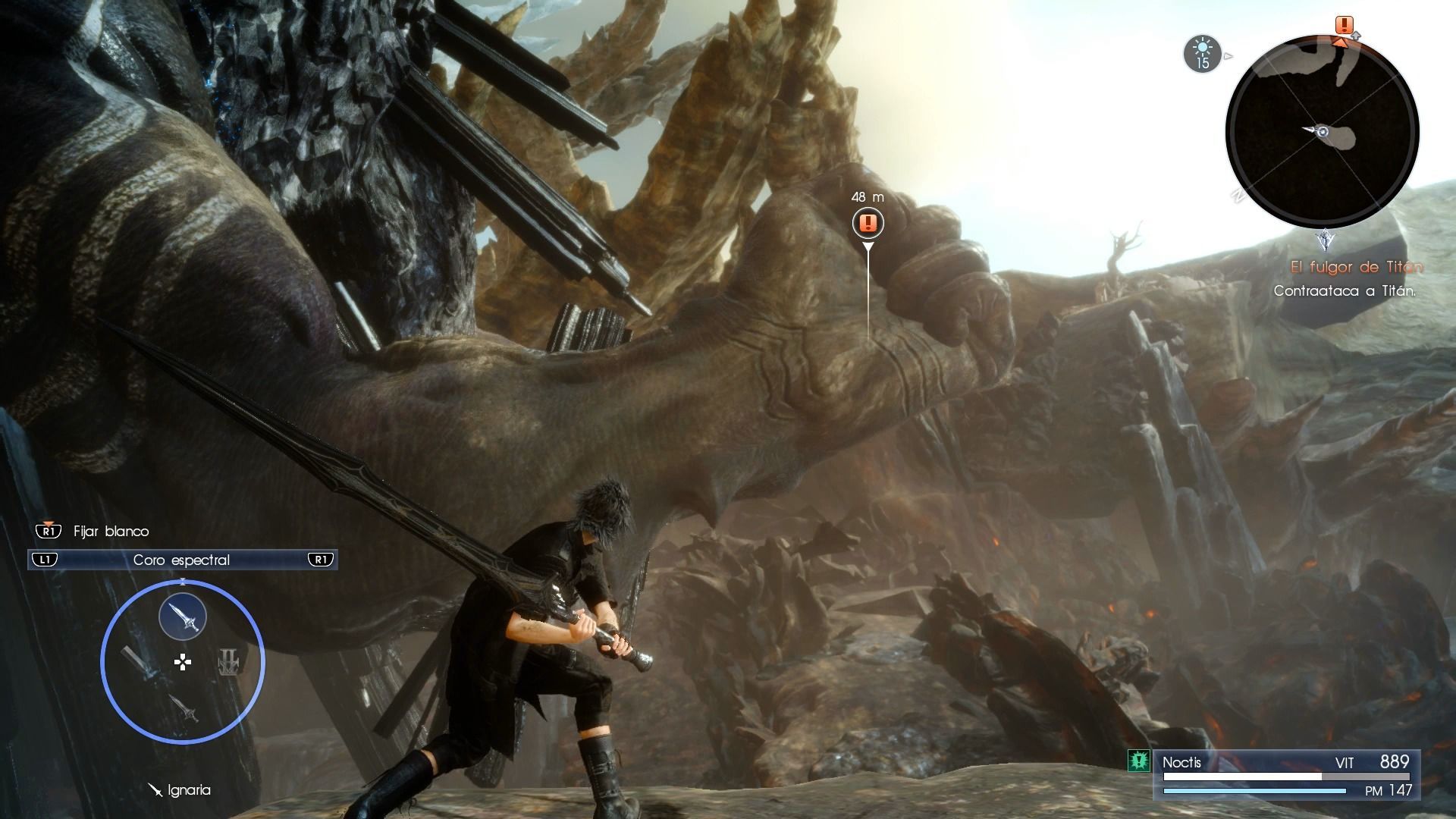Choose the dagger slot at wheel bottom

point(184,708)
